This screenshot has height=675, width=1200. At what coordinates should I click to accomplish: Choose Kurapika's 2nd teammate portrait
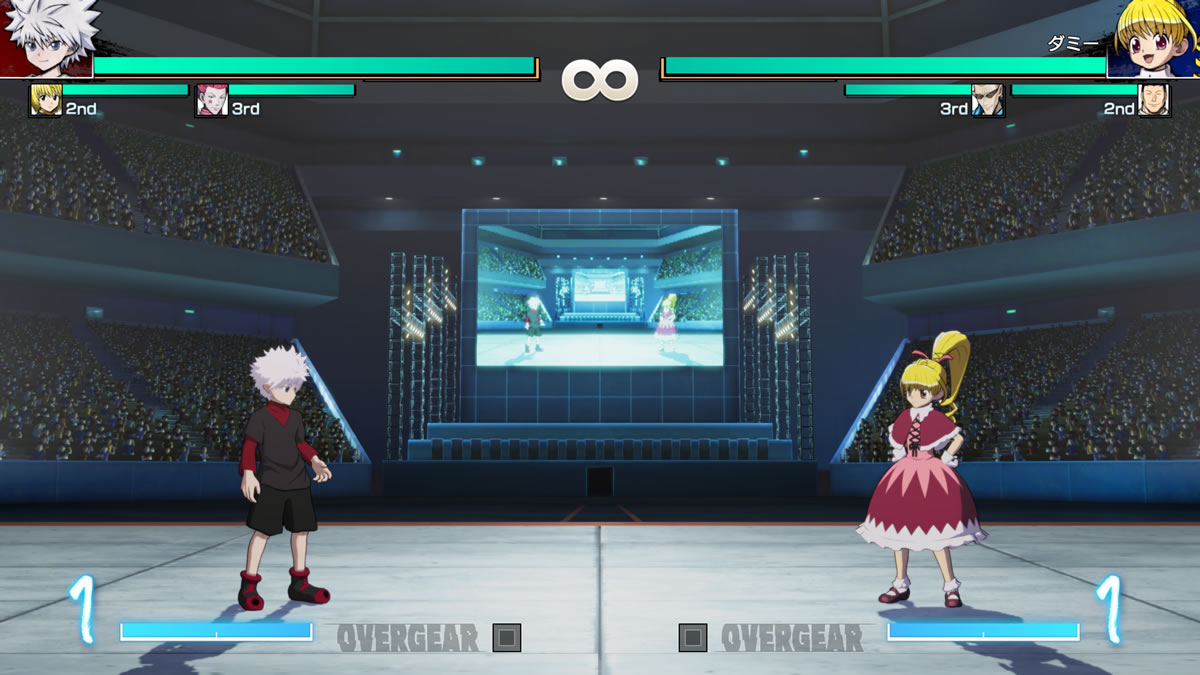point(45,100)
